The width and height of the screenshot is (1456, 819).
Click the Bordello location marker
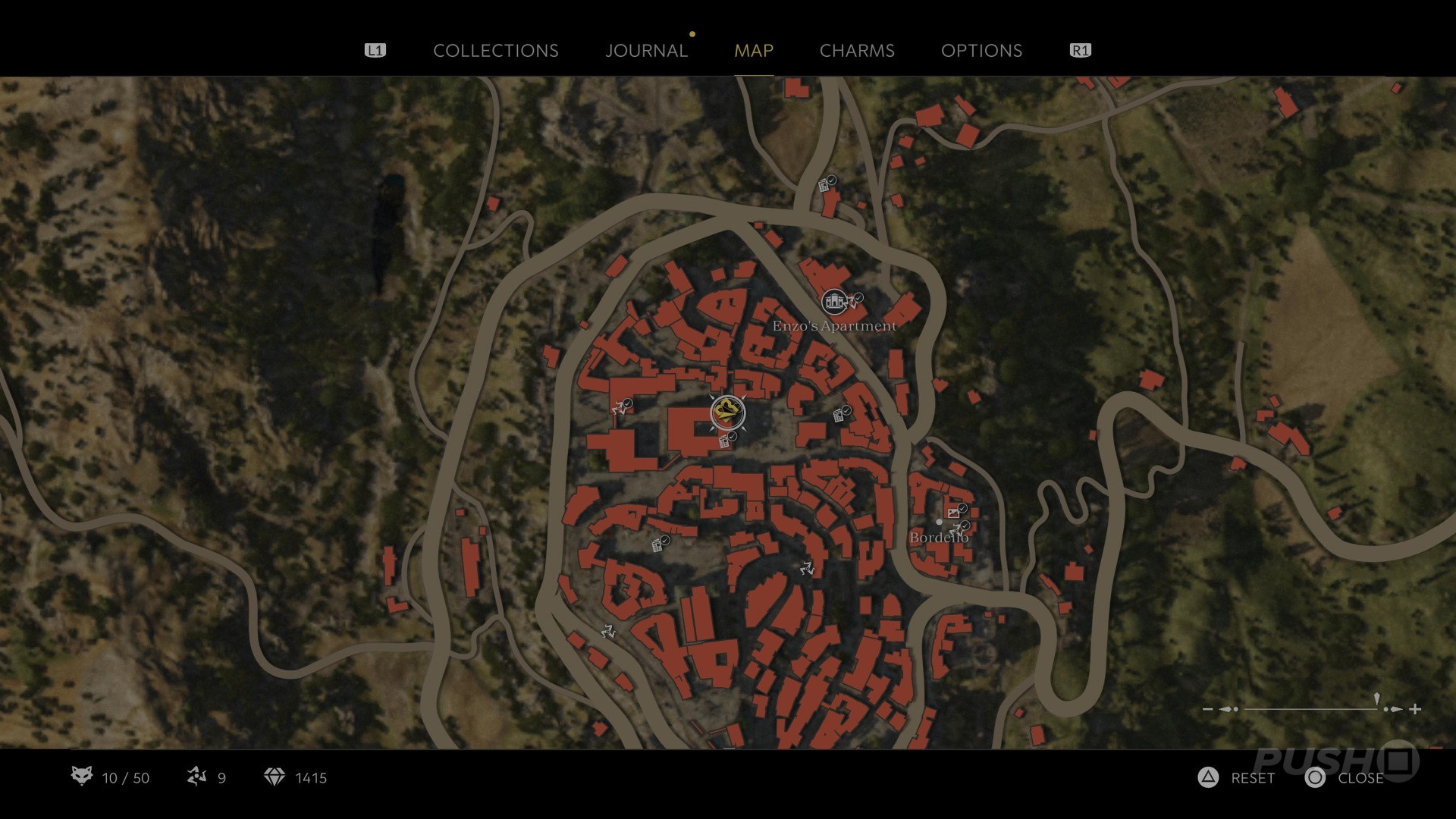point(940,522)
